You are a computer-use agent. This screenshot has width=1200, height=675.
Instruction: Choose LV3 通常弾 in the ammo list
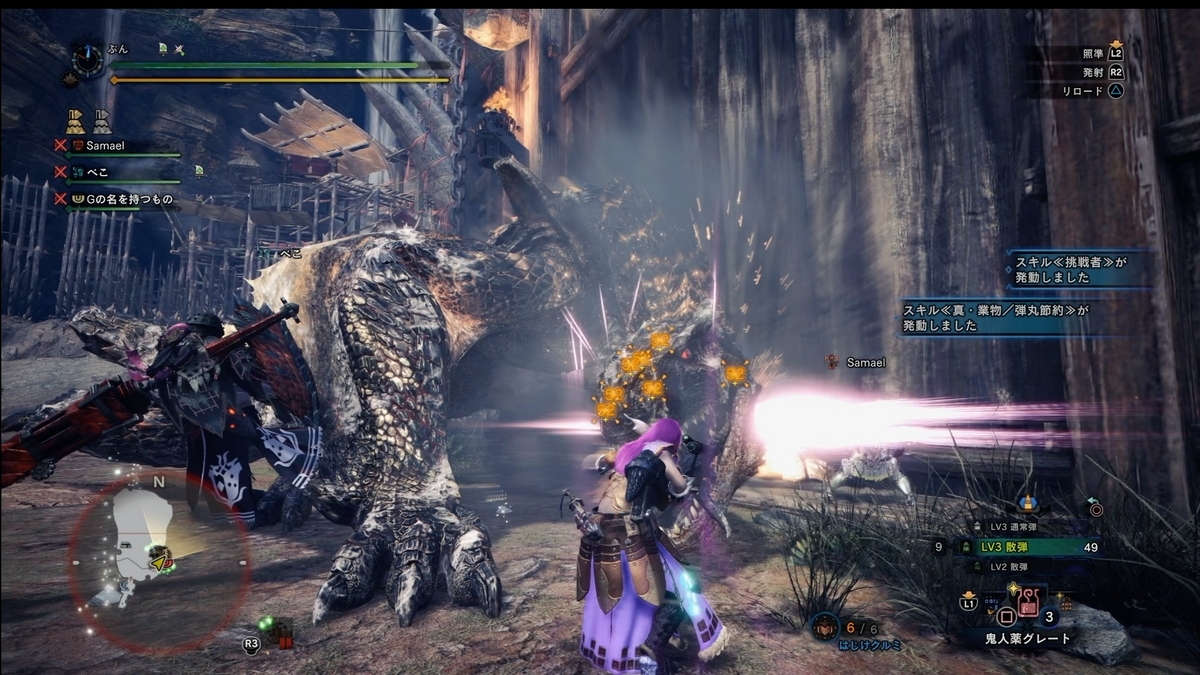point(1010,526)
